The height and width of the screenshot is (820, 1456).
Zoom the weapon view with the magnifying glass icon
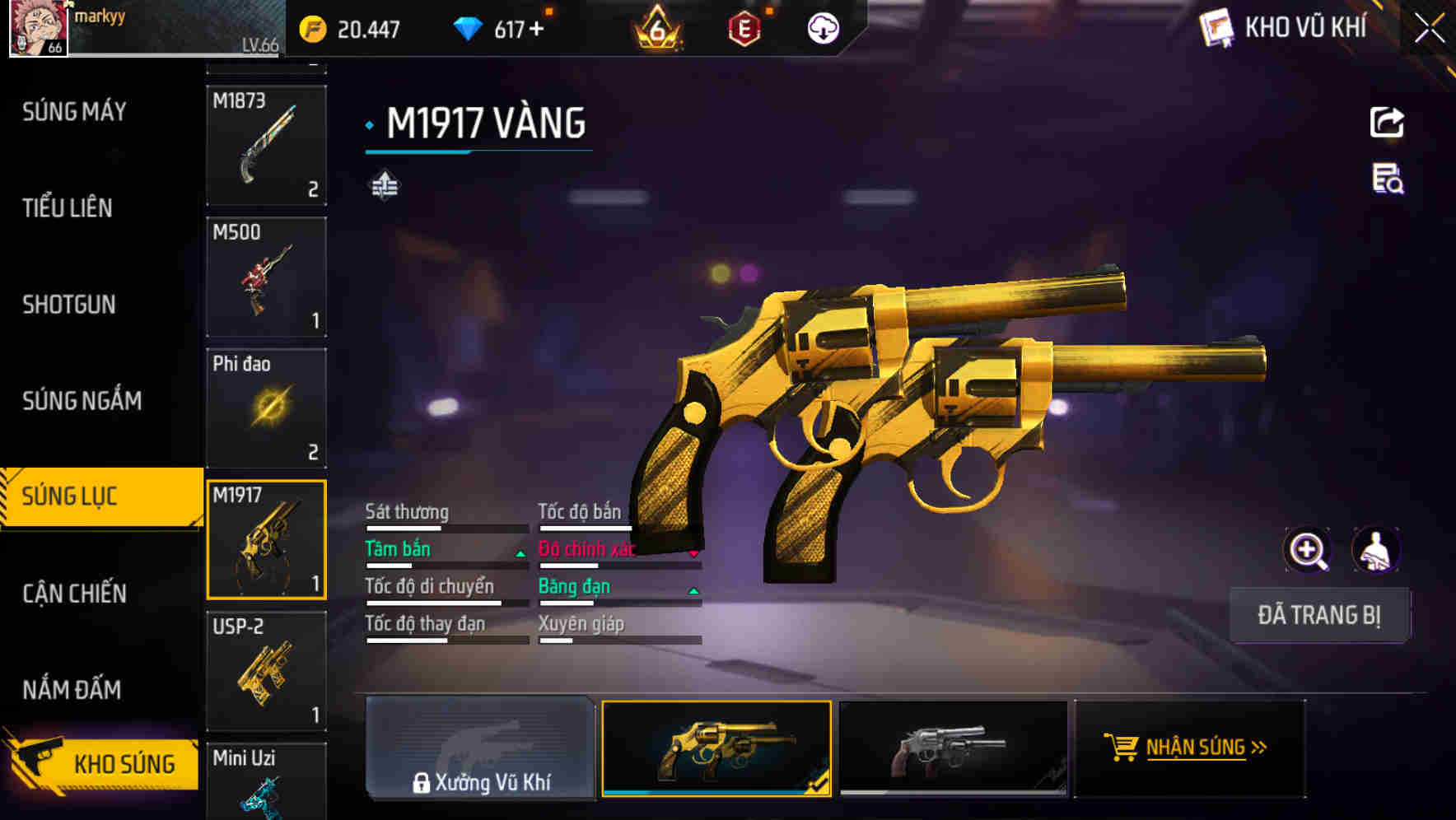coord(1306,549)
